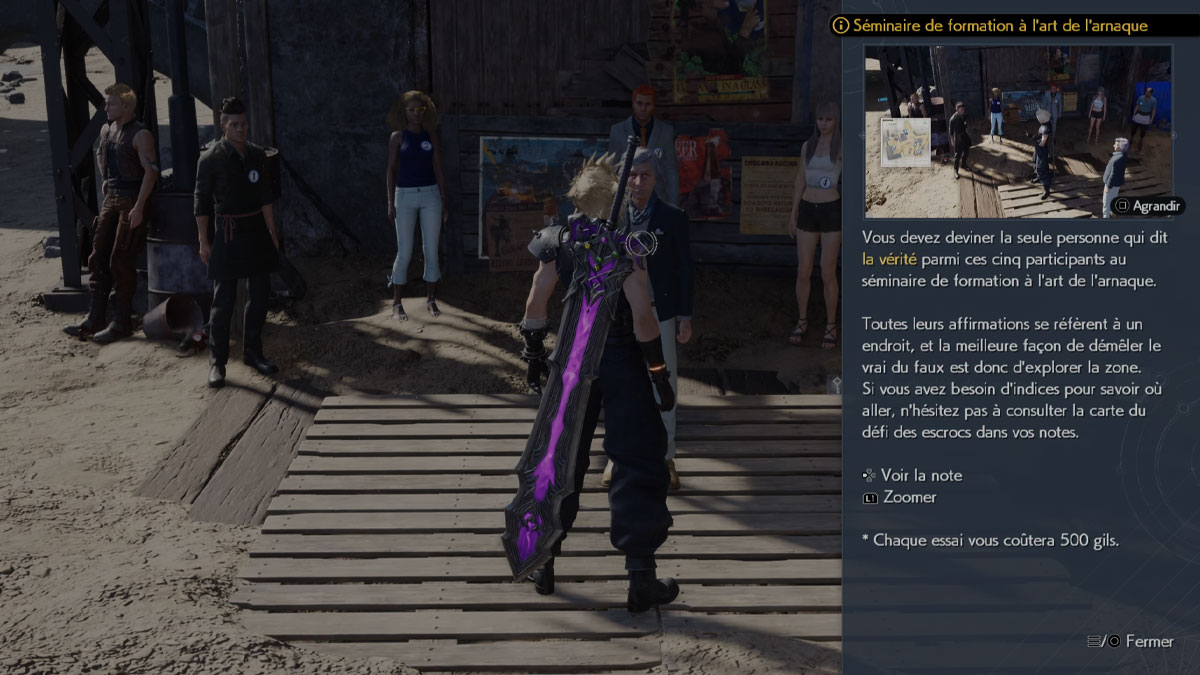The height and width of the screenshot is (675, 1200).
Task: Open the seminar preview thumbnail image
Action: (1017, 131)
